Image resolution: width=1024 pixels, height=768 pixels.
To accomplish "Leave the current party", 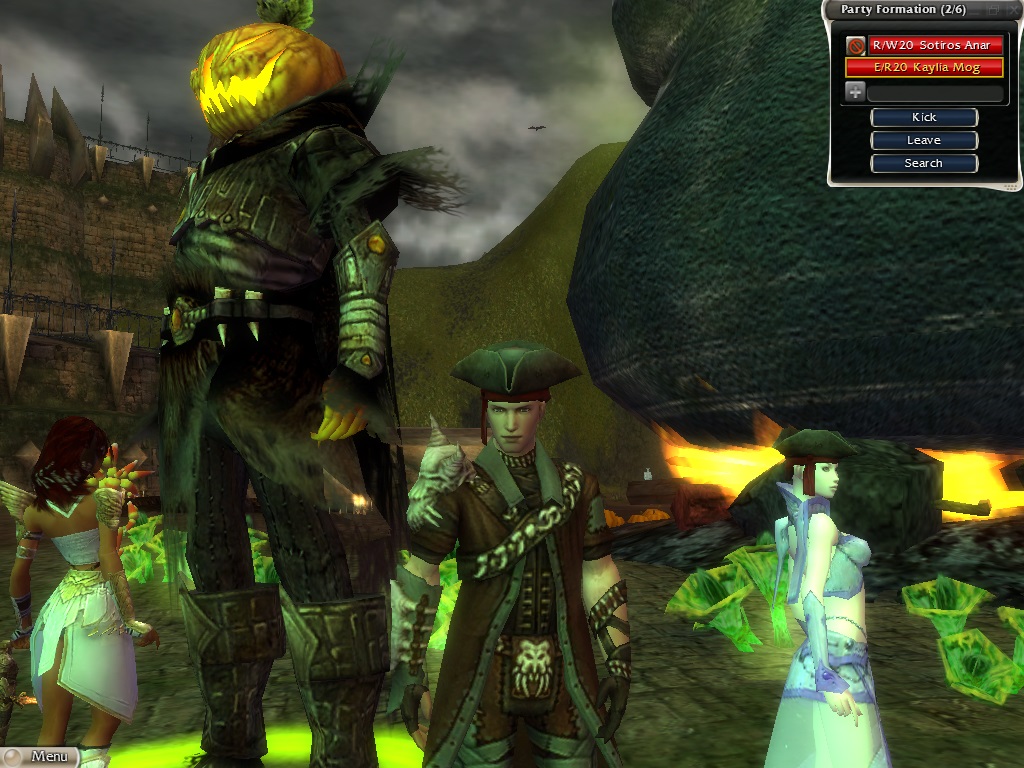I will coord(924,140).
